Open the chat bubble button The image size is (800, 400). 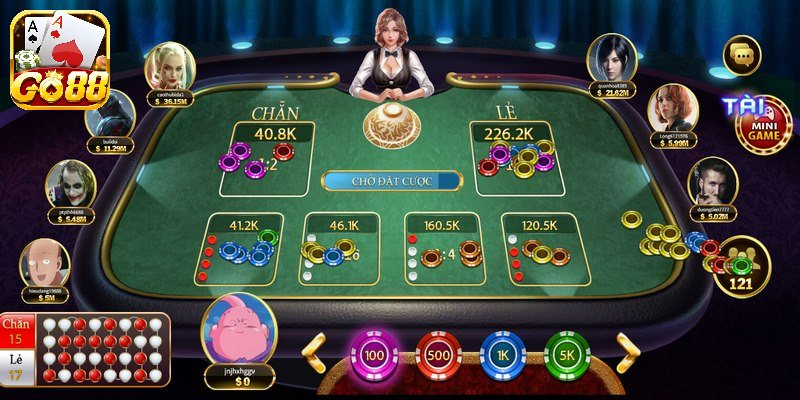[742, 55]
